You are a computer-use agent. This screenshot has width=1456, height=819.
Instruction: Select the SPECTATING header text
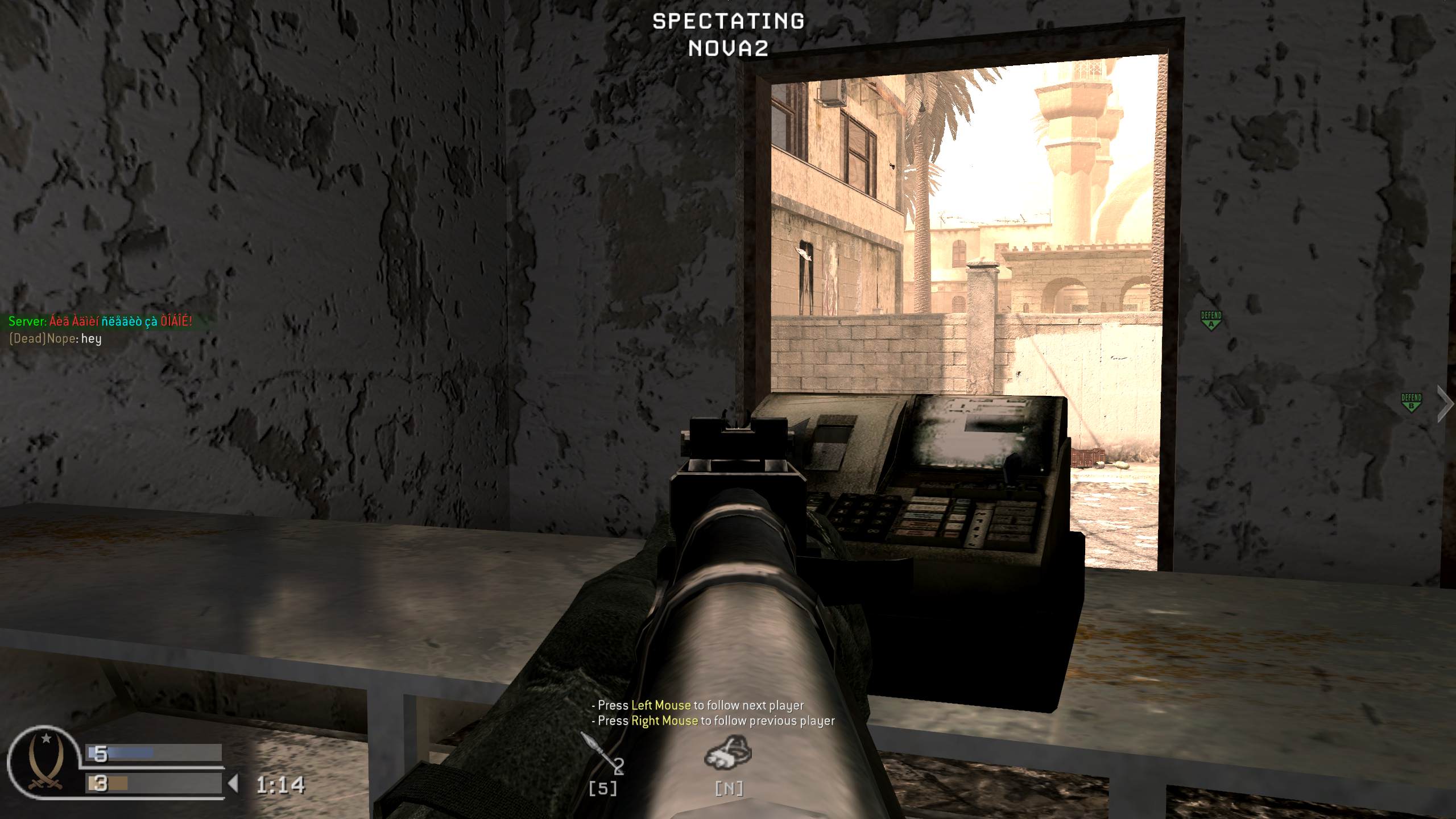pyautogui.click(x=727, y=22)
